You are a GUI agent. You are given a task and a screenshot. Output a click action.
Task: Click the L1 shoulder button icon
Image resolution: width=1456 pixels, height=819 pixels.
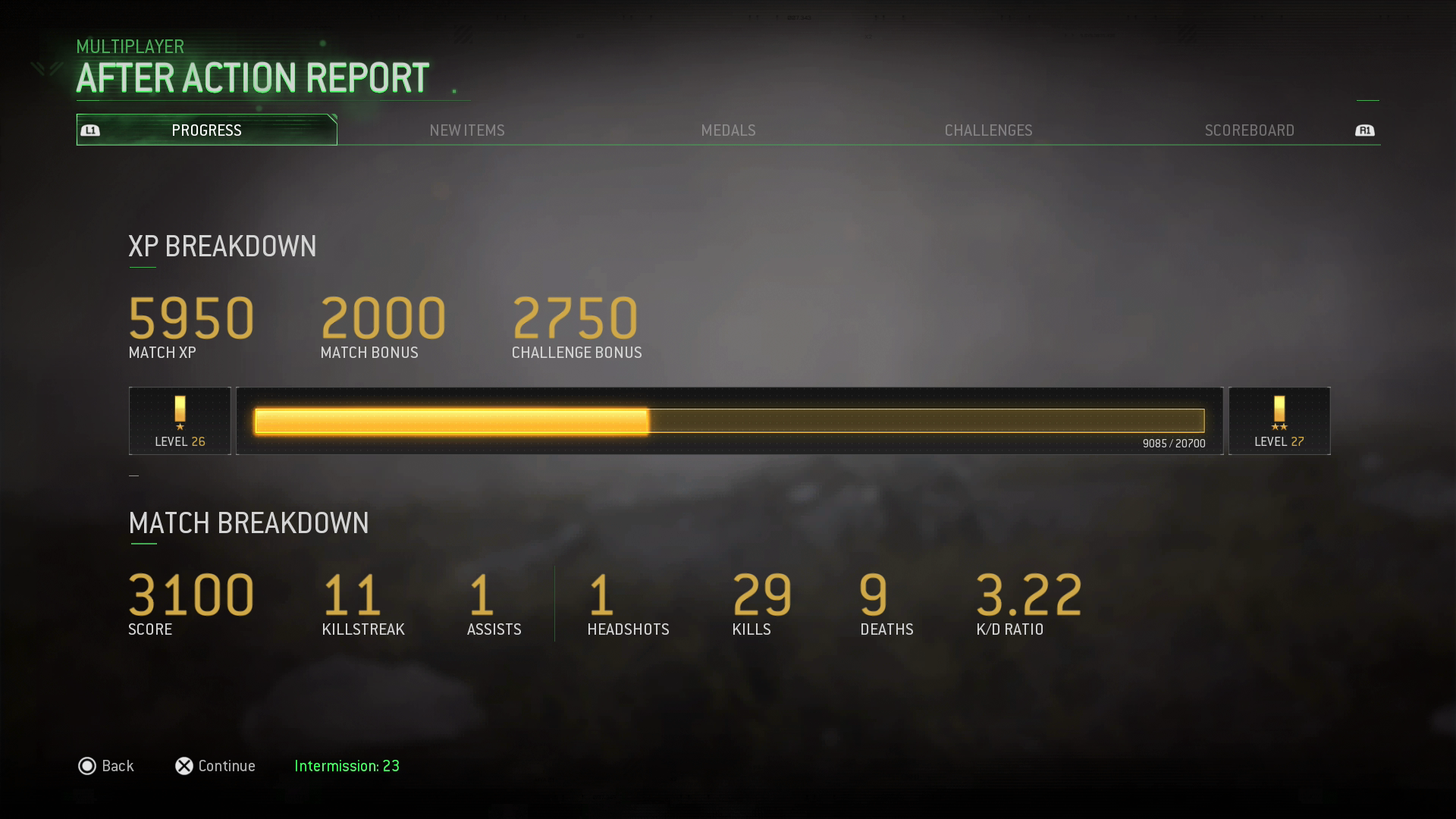point(90,130)
